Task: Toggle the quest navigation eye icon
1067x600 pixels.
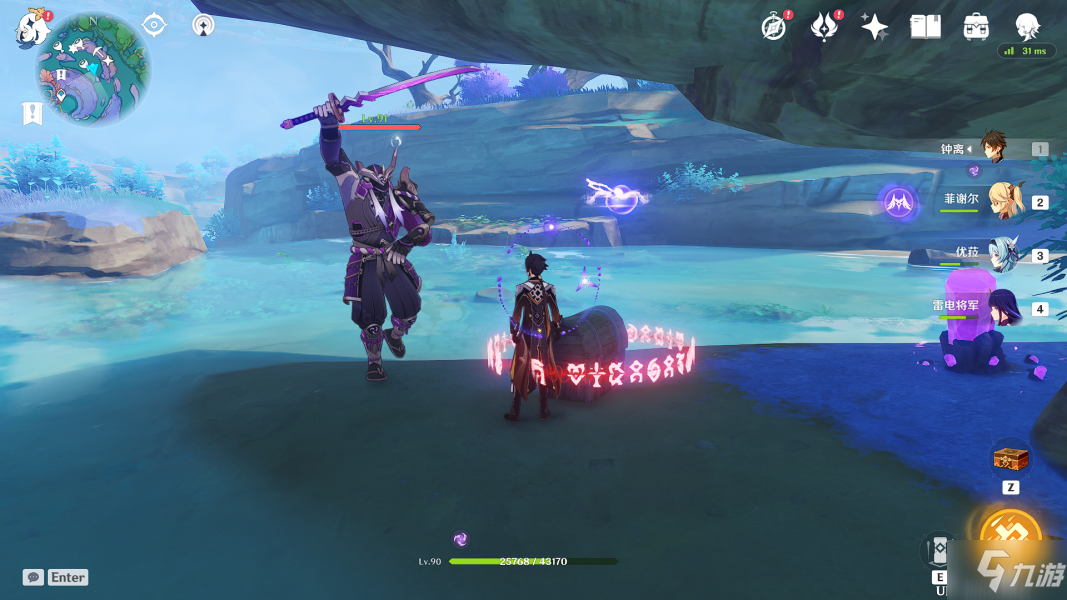Action: click(x=154, y=25)
